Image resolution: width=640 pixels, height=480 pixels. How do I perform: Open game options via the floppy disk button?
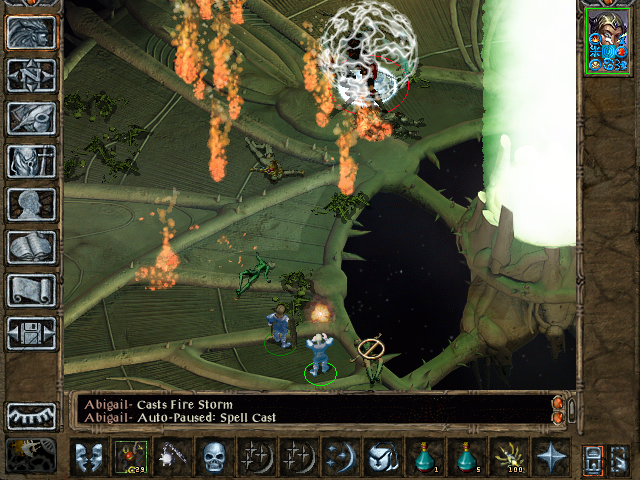tap(31, 333)
